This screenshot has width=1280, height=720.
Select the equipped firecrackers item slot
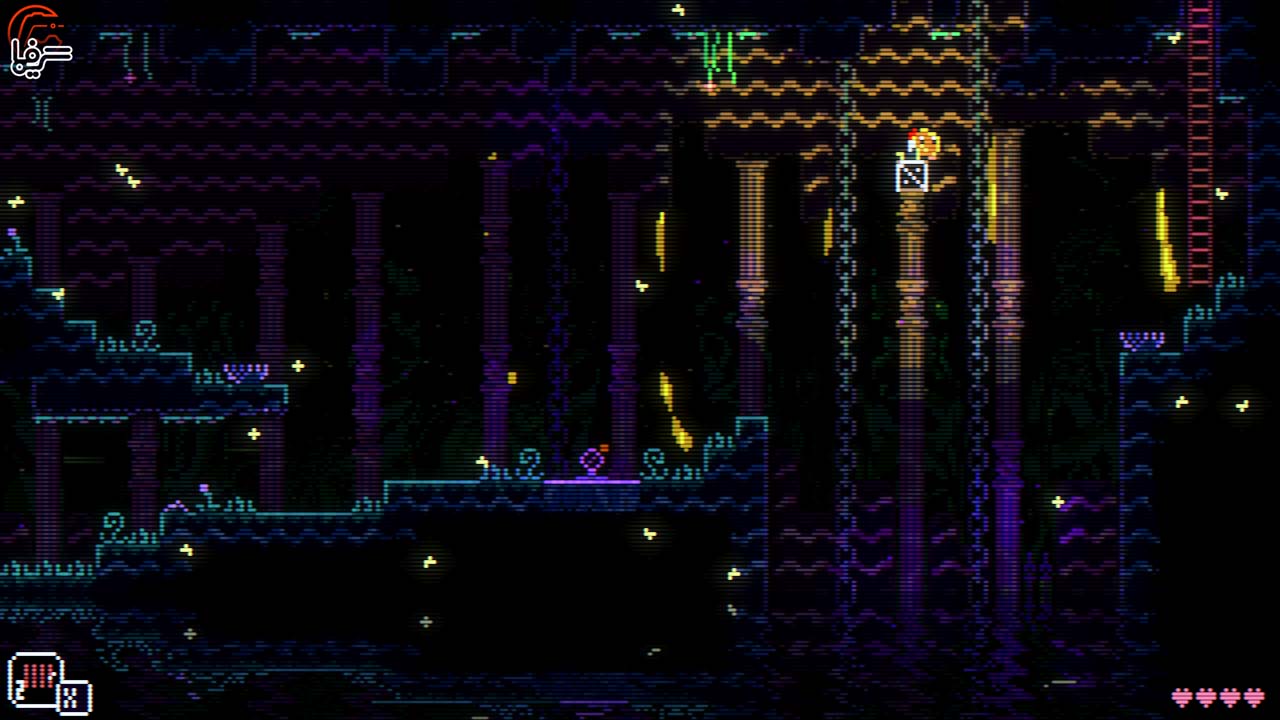tap(35, 678)
